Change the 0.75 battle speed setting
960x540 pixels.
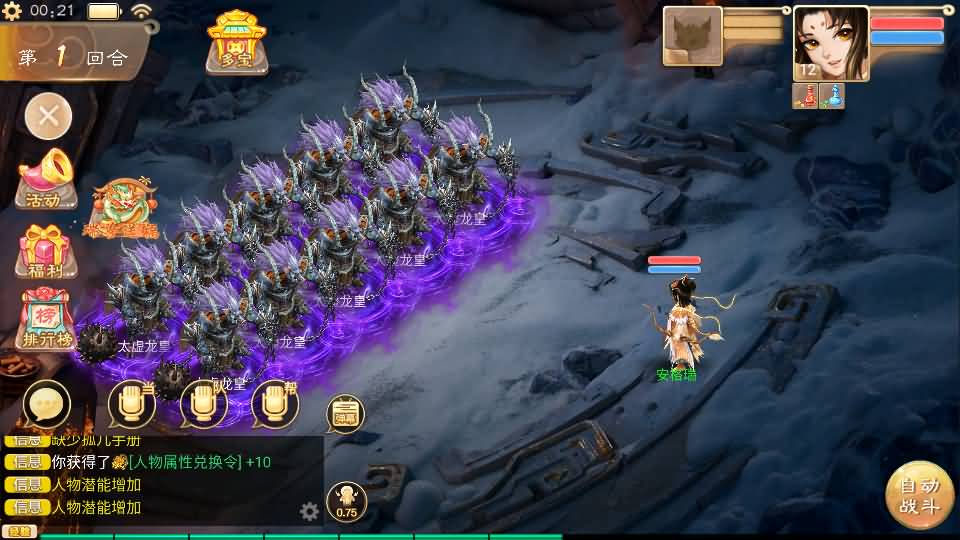[346, 502]
